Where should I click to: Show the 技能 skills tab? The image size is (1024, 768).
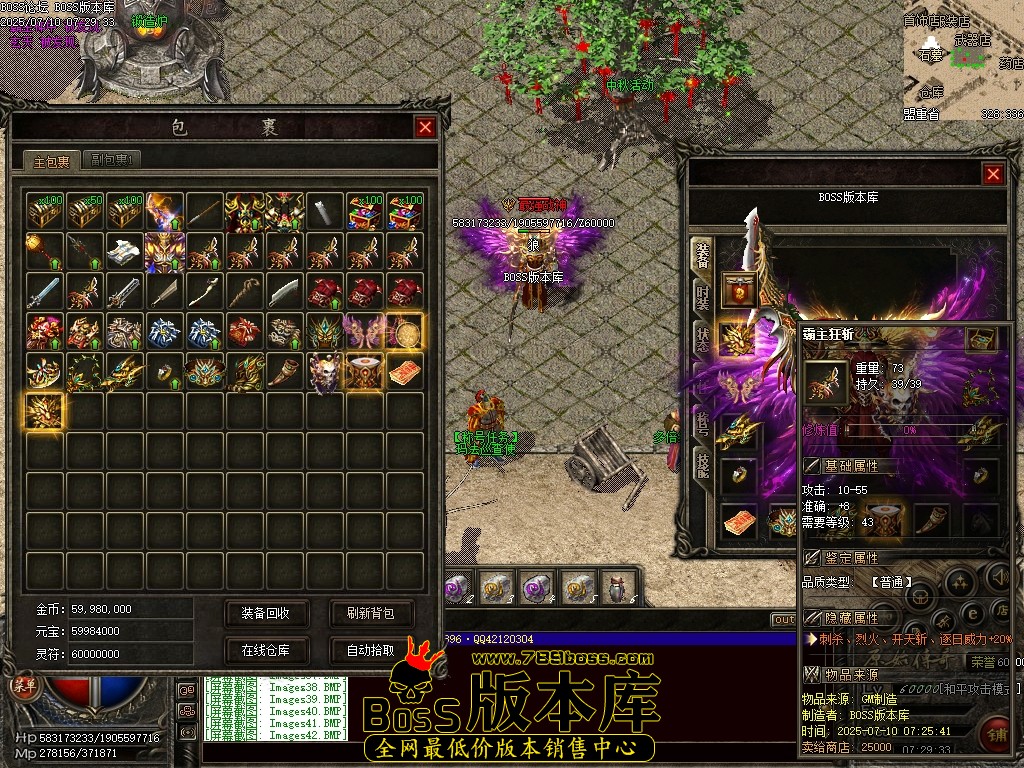point(703,463)
